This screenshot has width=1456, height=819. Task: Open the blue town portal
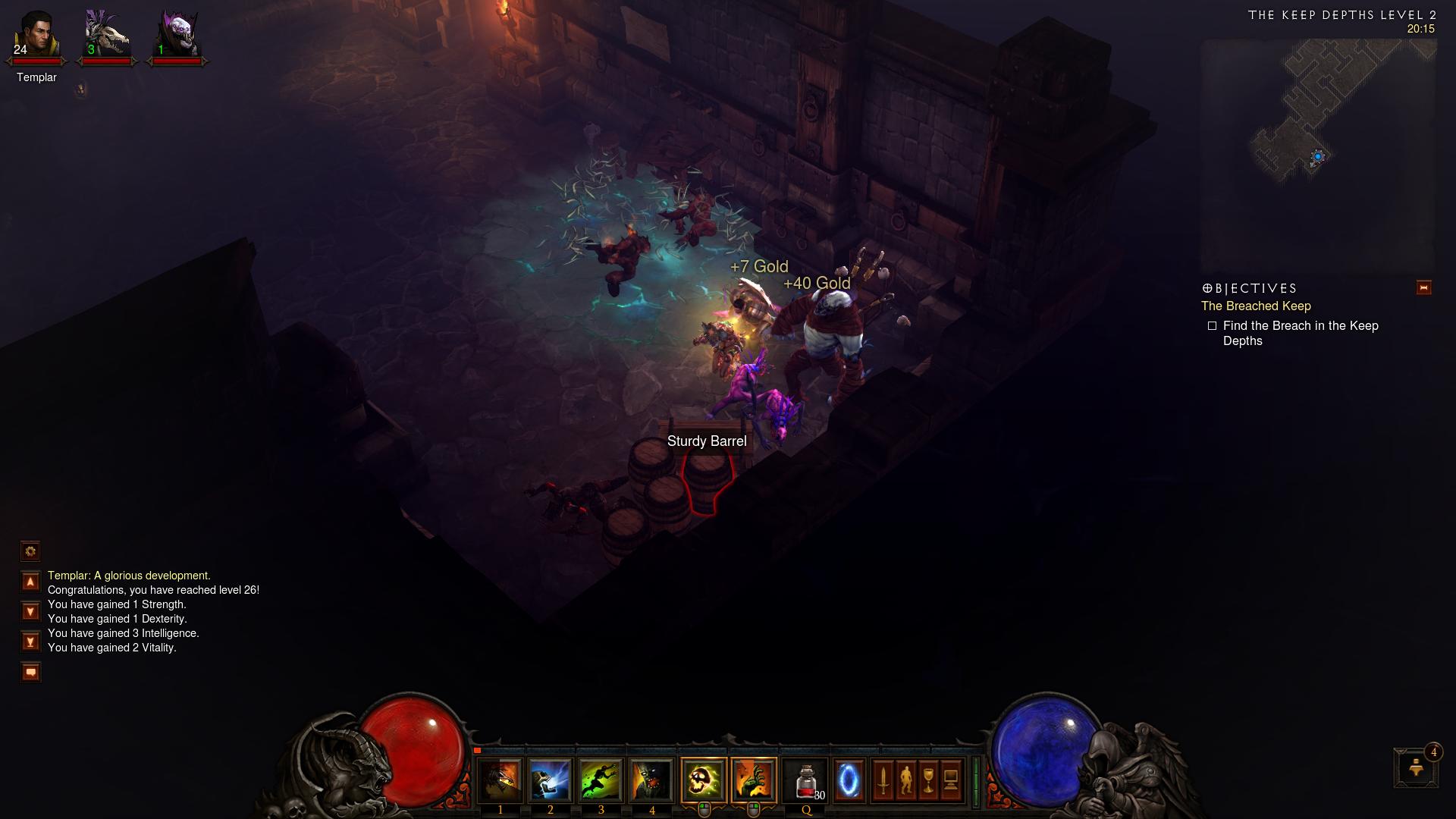tap(849, 780)
